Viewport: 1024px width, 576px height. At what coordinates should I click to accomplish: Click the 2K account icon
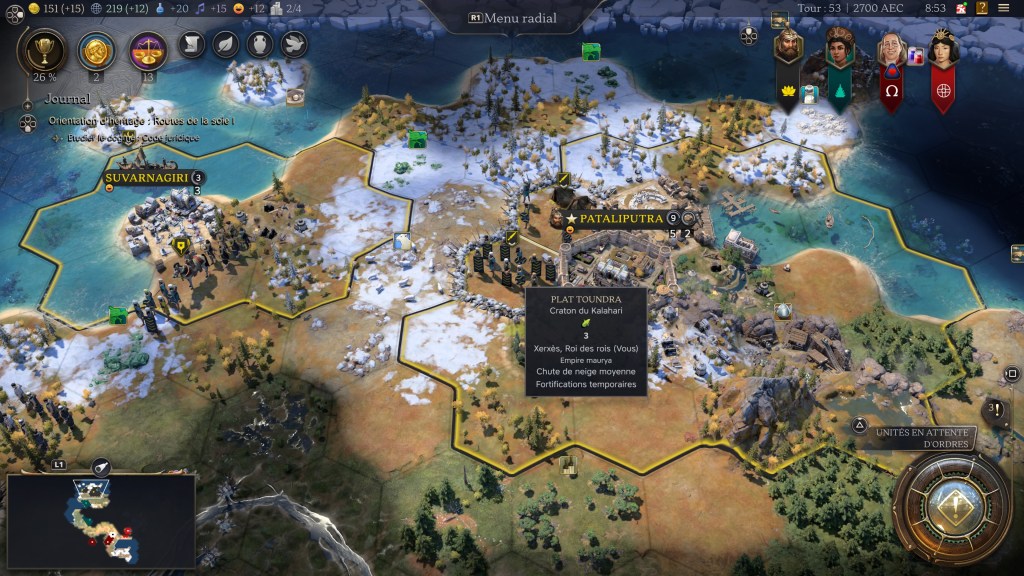pos(961,8)
